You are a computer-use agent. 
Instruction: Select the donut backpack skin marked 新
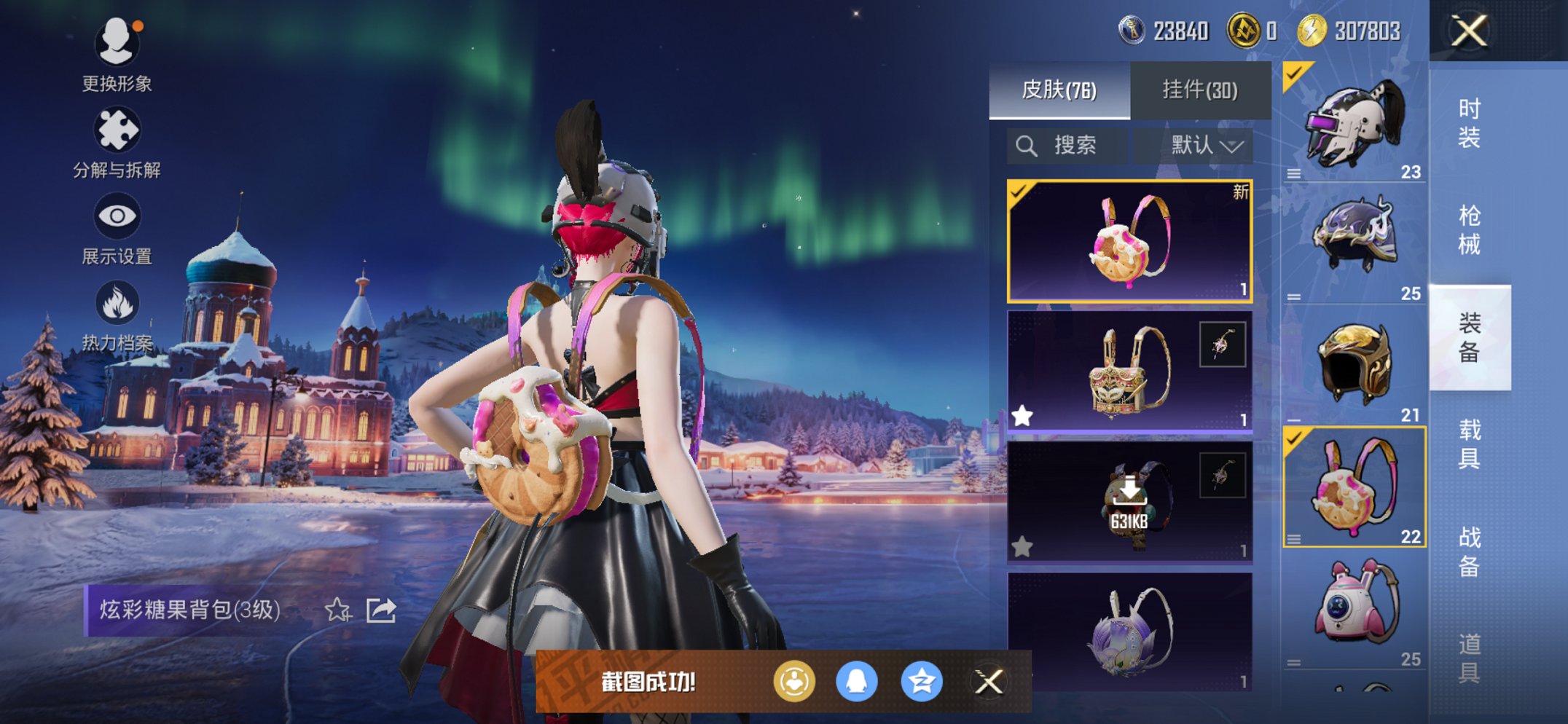(1129, 241)
